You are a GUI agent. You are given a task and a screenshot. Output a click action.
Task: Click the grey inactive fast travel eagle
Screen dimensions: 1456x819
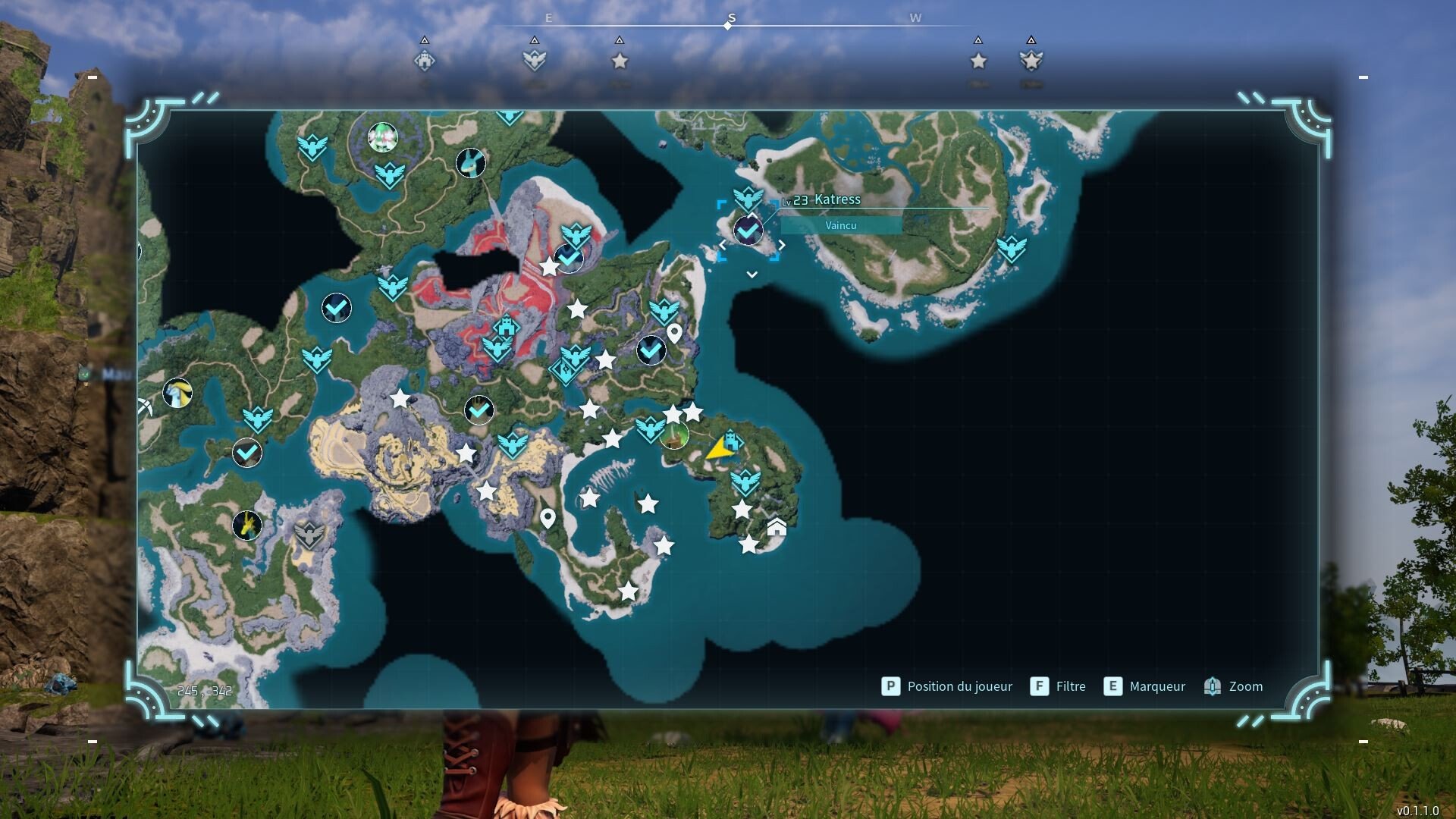click(x=309, y=535)
